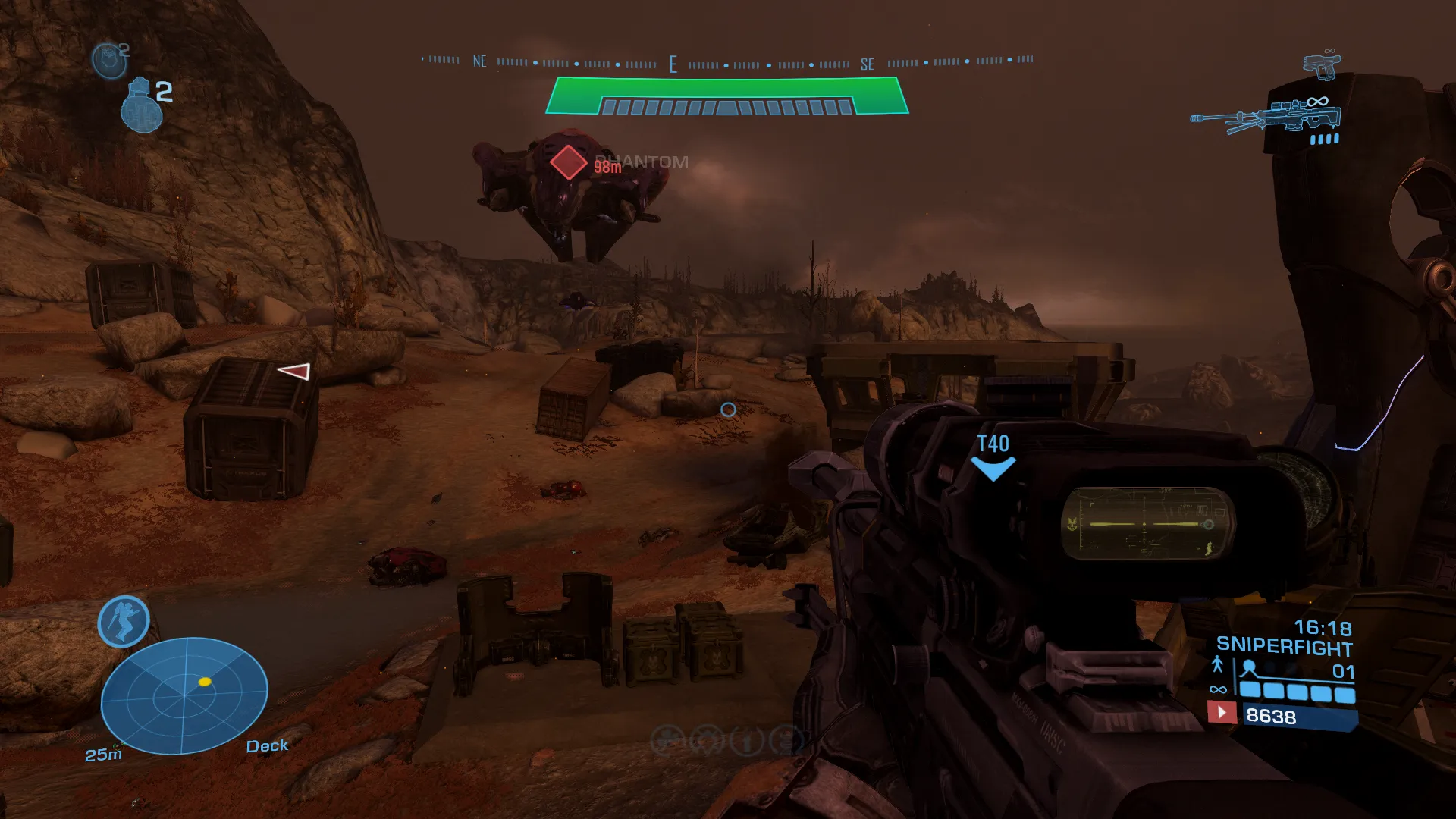
Task: Choose the sniper rifle weapon icon
Action: coord(1265,118)
